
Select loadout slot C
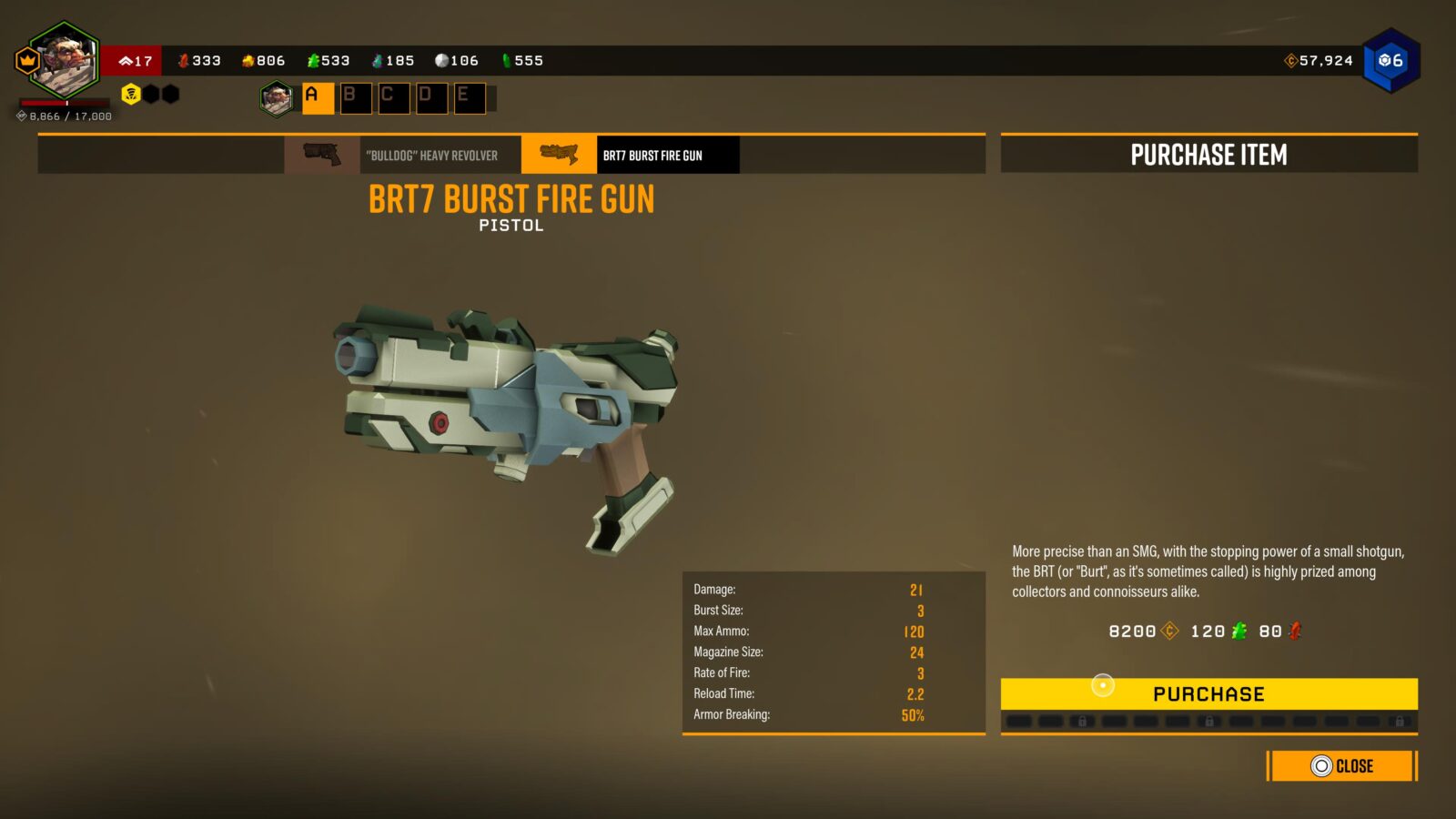[x=393, y=97]
